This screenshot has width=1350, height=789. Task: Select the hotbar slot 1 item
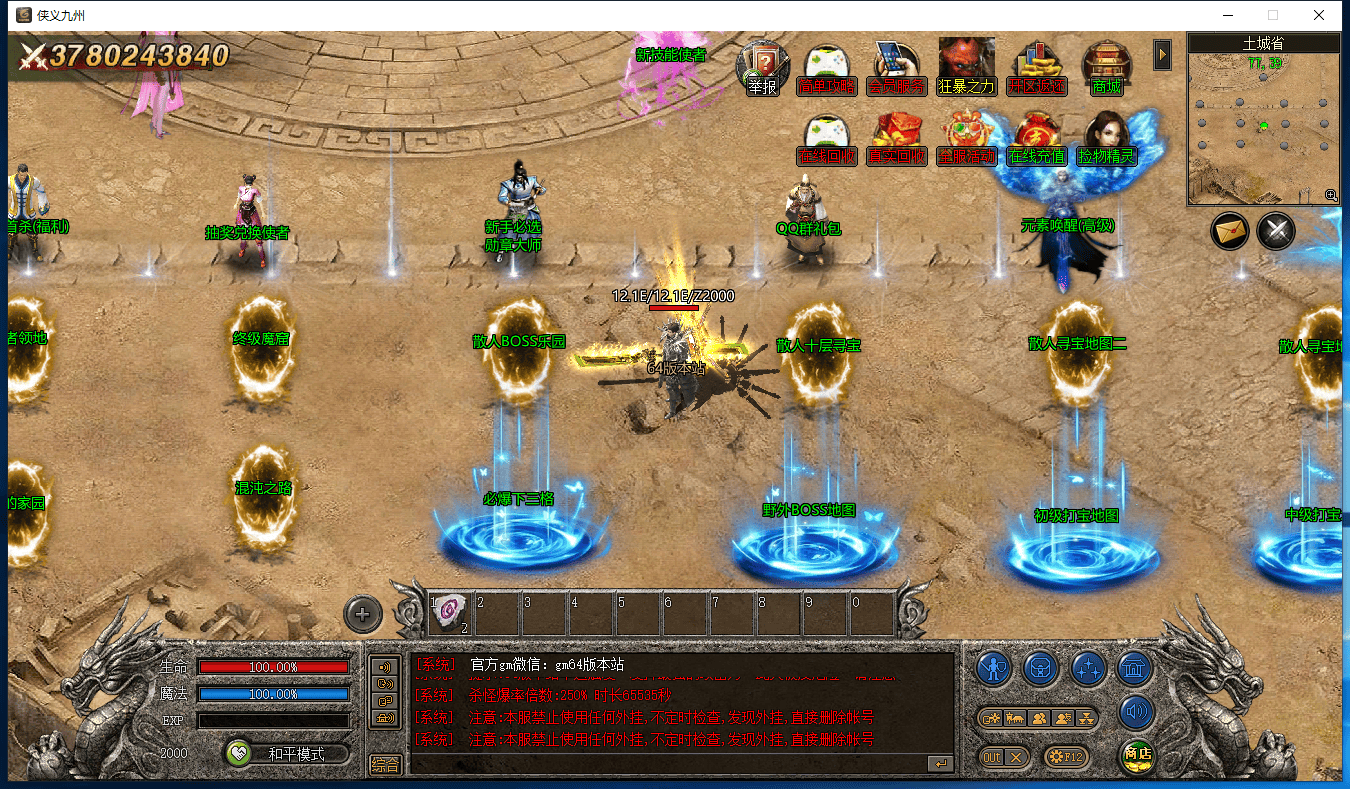coord(450,611)
